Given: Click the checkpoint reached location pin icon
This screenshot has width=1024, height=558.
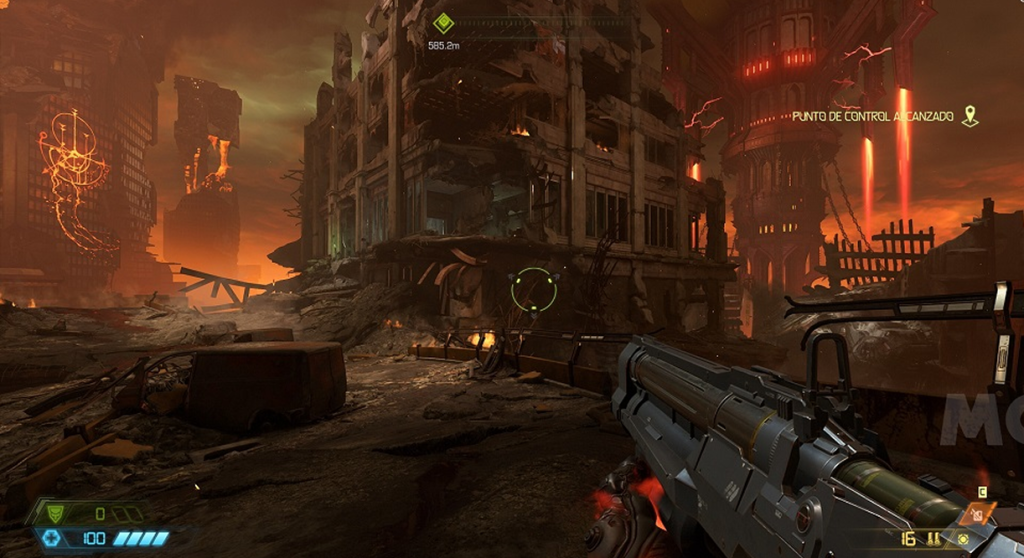Looking at the screenshot, I should pyautogui.click(x=969, y=117).
